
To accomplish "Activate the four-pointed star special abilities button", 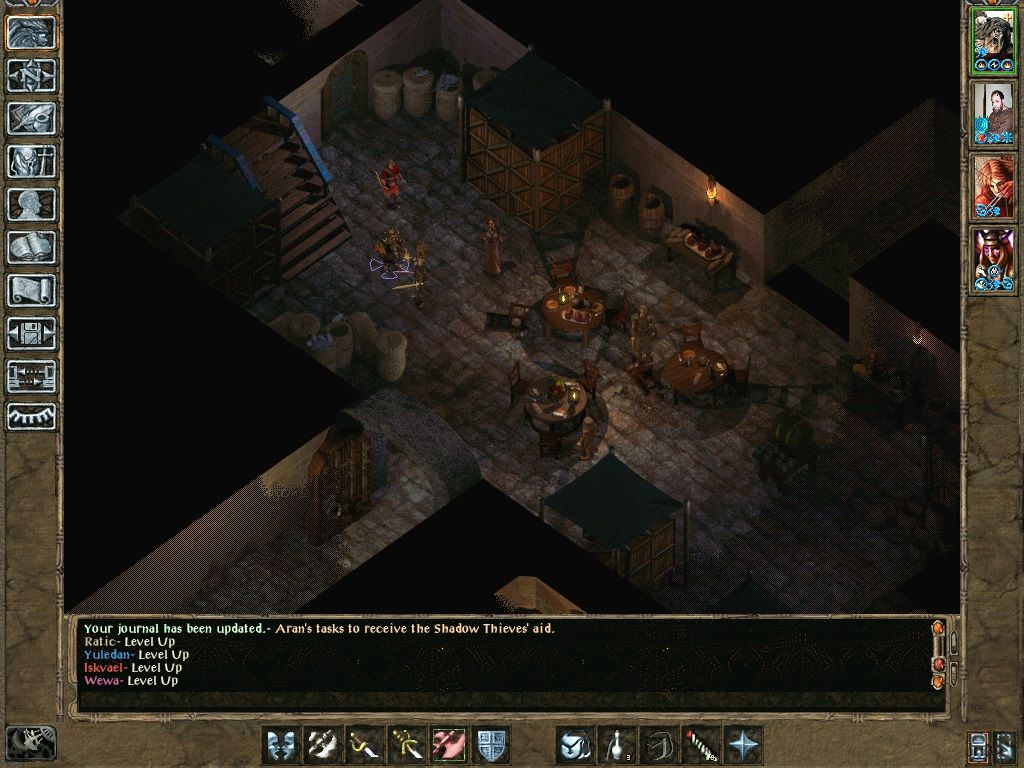I will click(743, 745).
